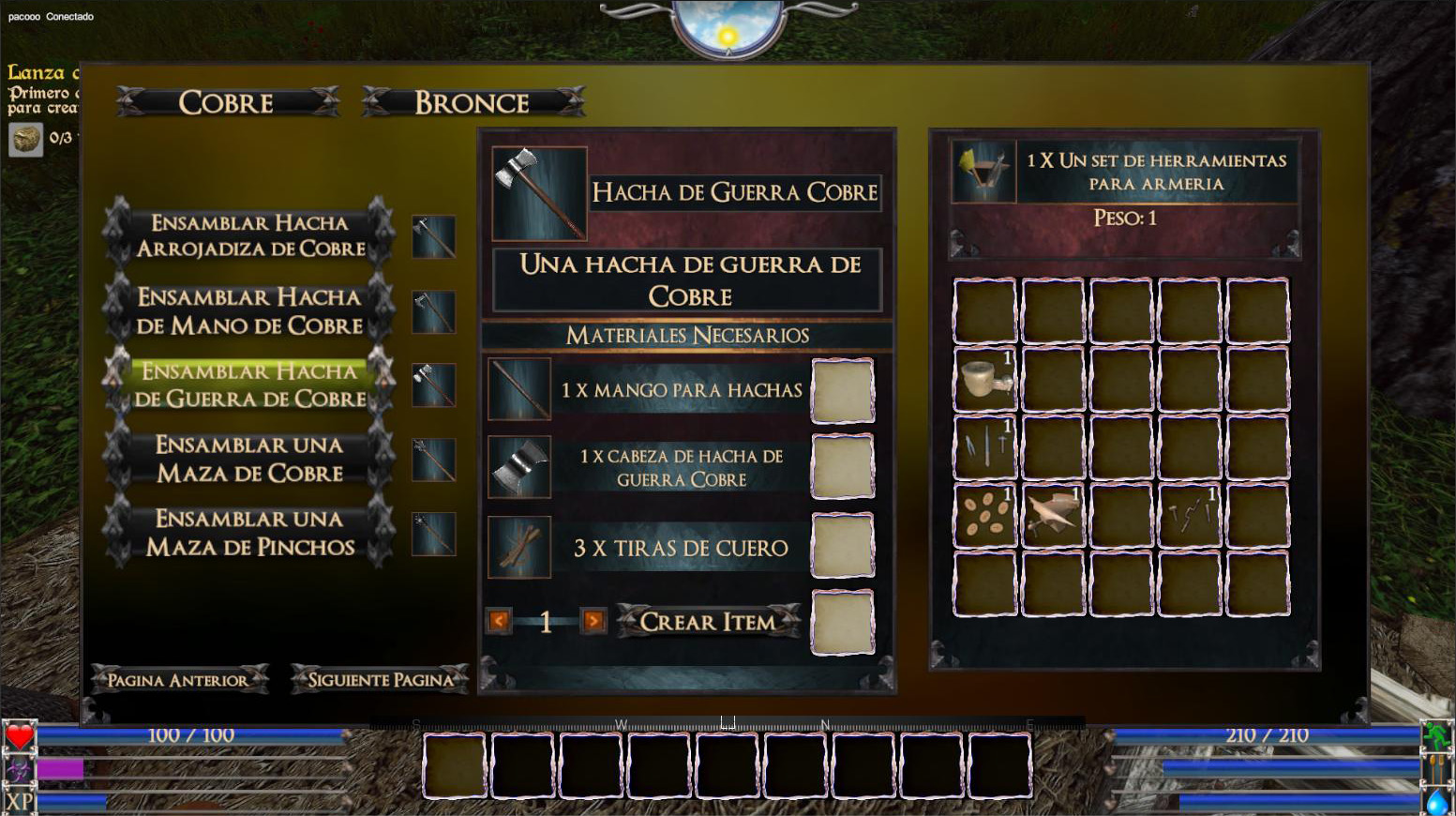Click the Crear Item button
This screenshot has width=1456, height=816.
(x=708, y=621)
